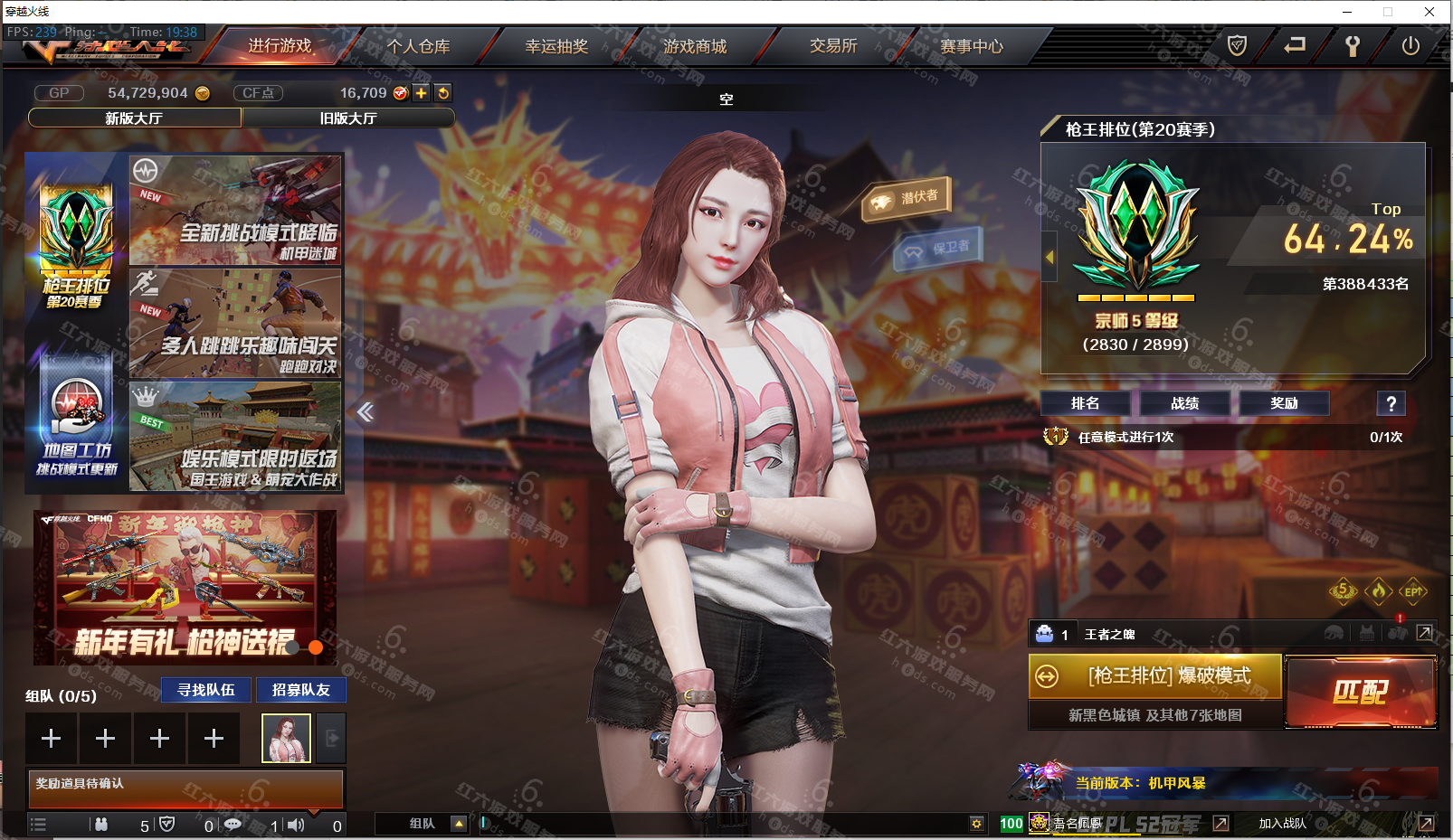Viewport: 1453px width, 840px height.
Task: Visit the 游戏商城 game store
Action: click(695, 46)
